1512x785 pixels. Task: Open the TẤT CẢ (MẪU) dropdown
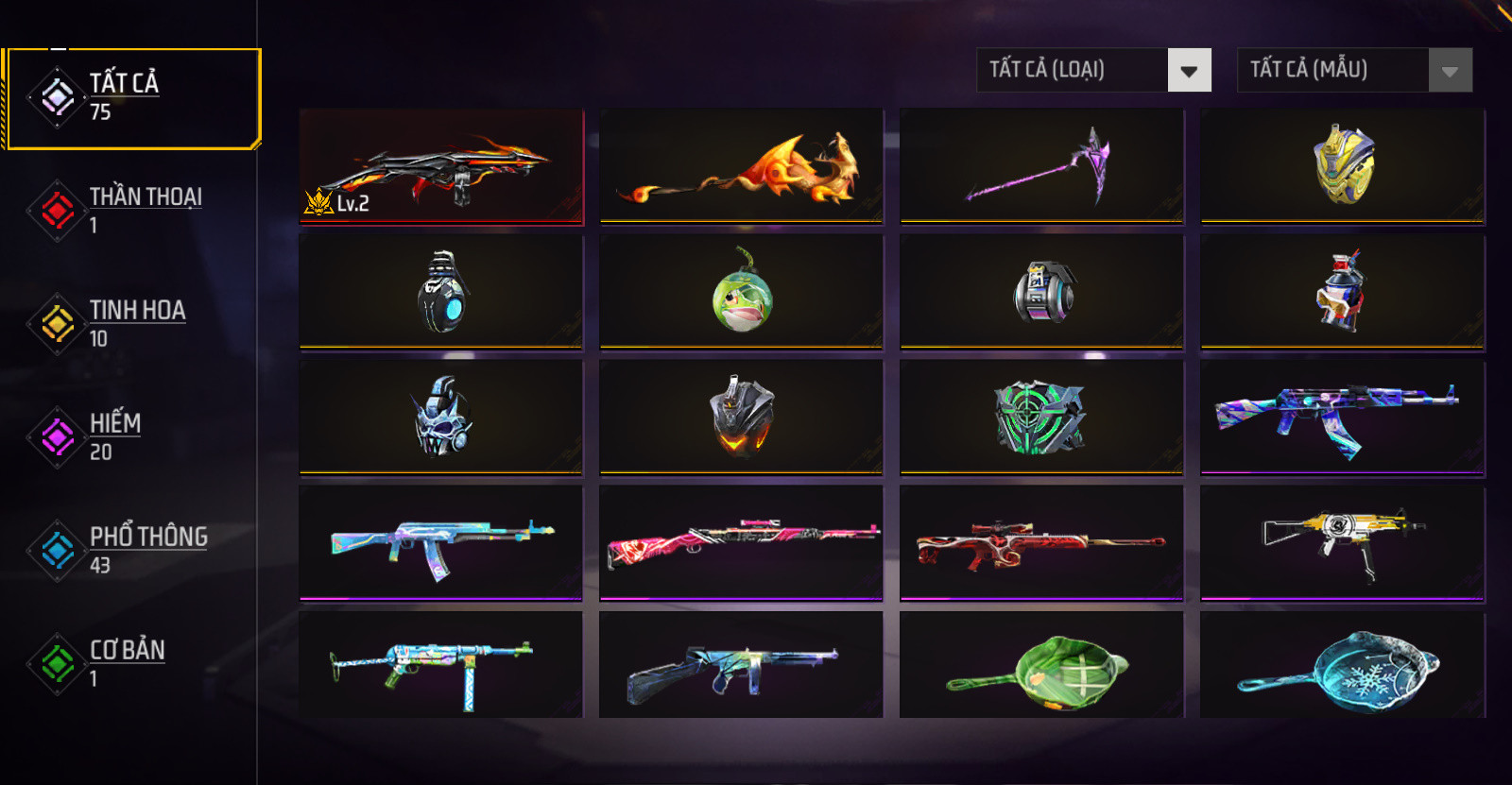pyautogui.click(x=1354, y=70)
